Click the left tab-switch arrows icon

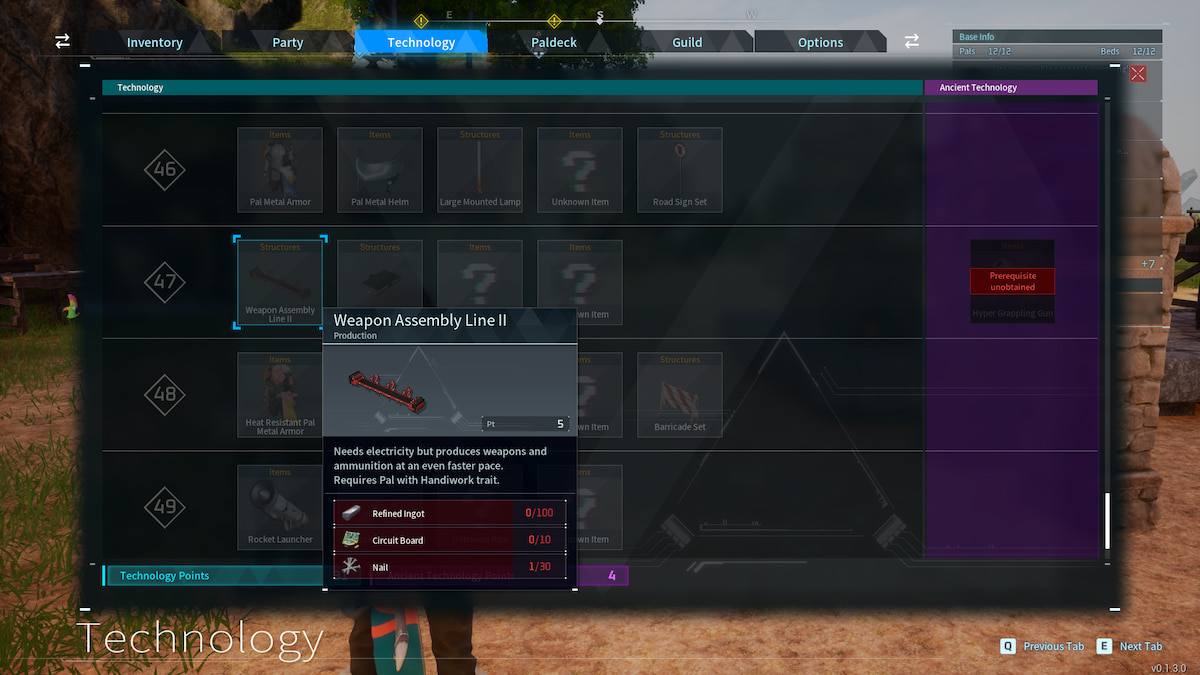point(62,41)
